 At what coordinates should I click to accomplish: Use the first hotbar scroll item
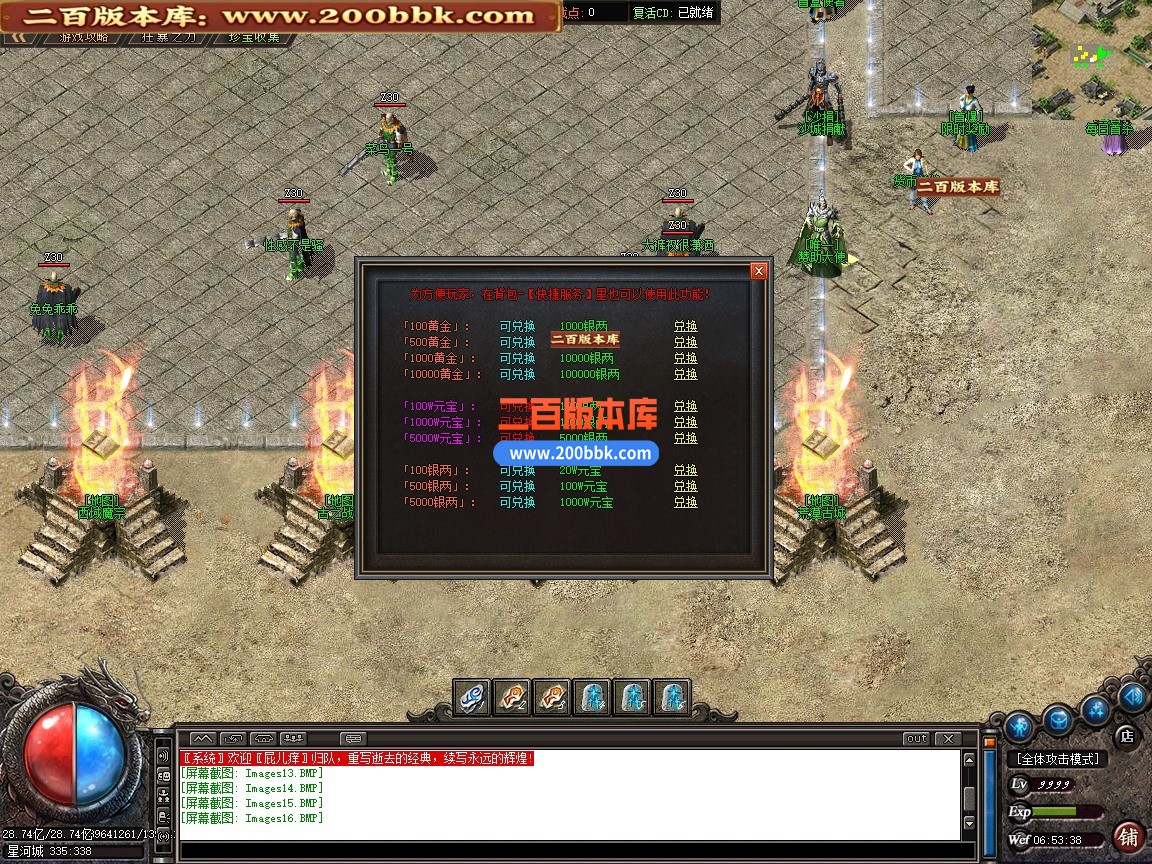473,696
